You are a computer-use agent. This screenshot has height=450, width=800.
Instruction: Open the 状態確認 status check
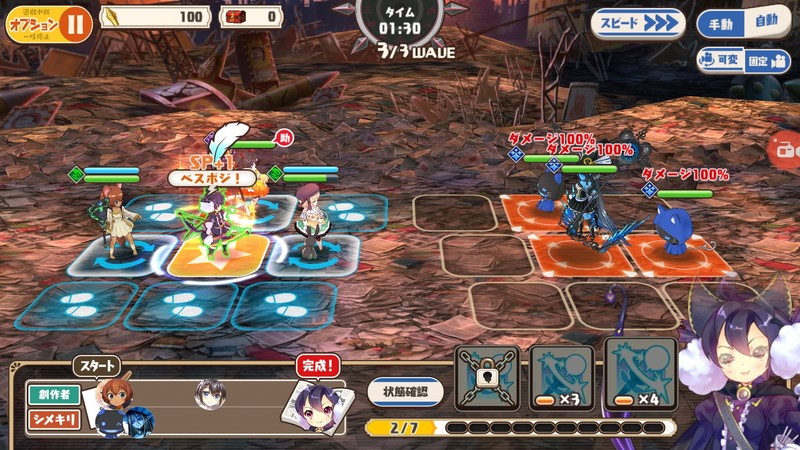[x=405, y=391]
